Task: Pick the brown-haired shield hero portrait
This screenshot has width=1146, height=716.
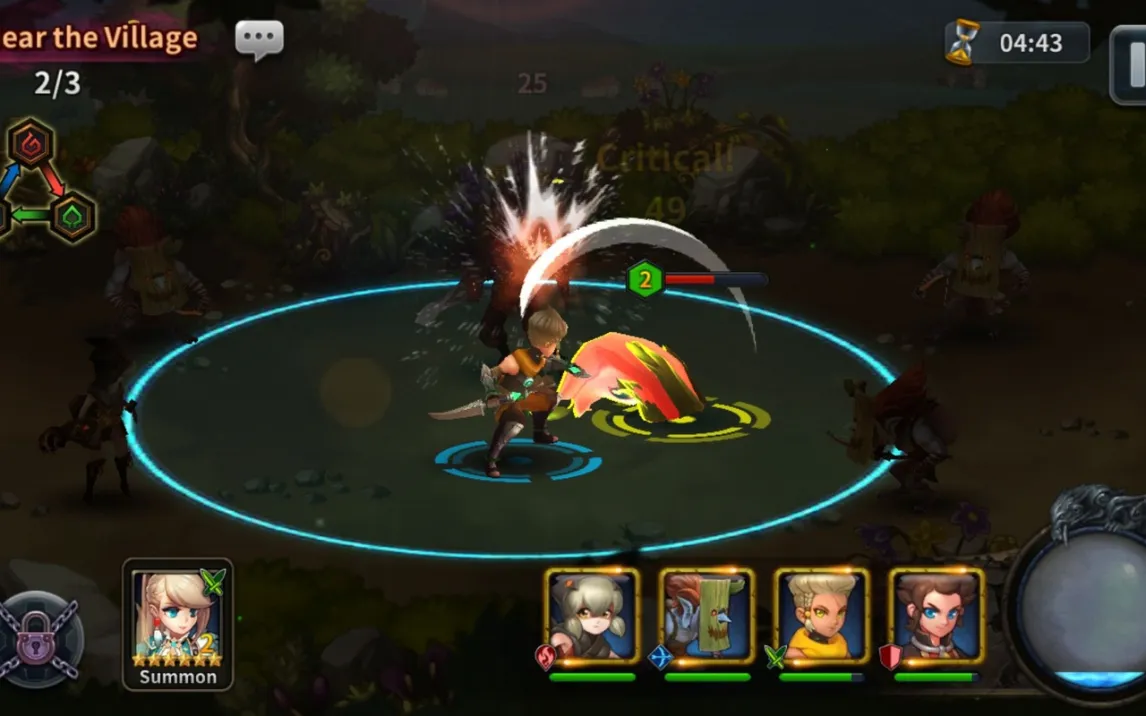Action: coord(936,615)
